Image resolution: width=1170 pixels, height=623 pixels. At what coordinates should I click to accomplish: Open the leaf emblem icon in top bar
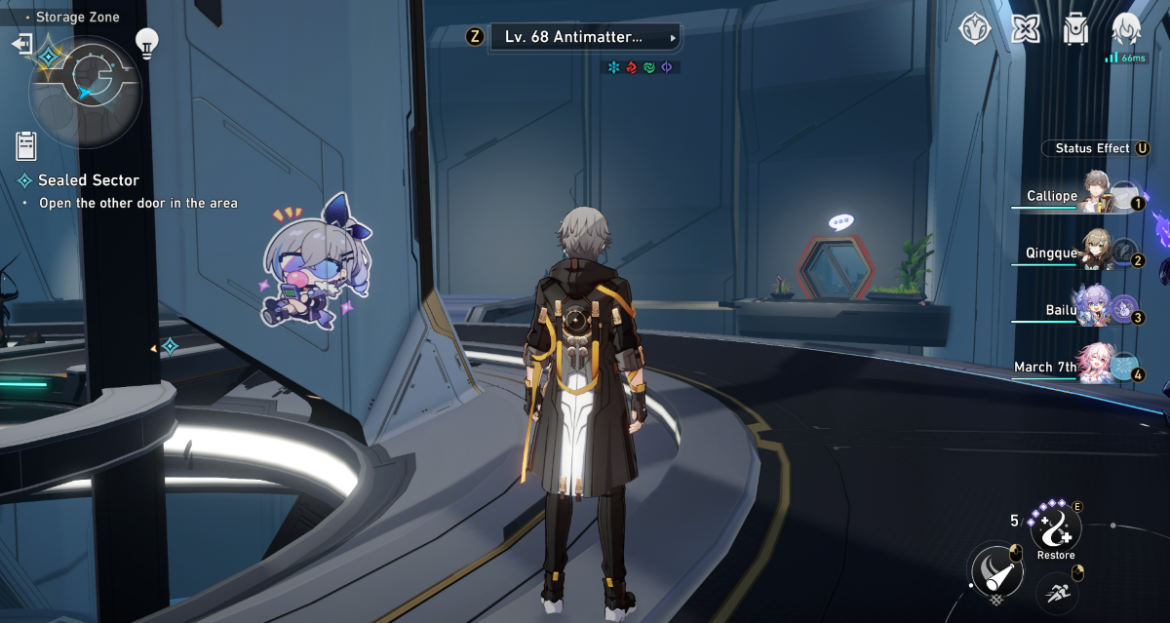(x=974, y=29)
